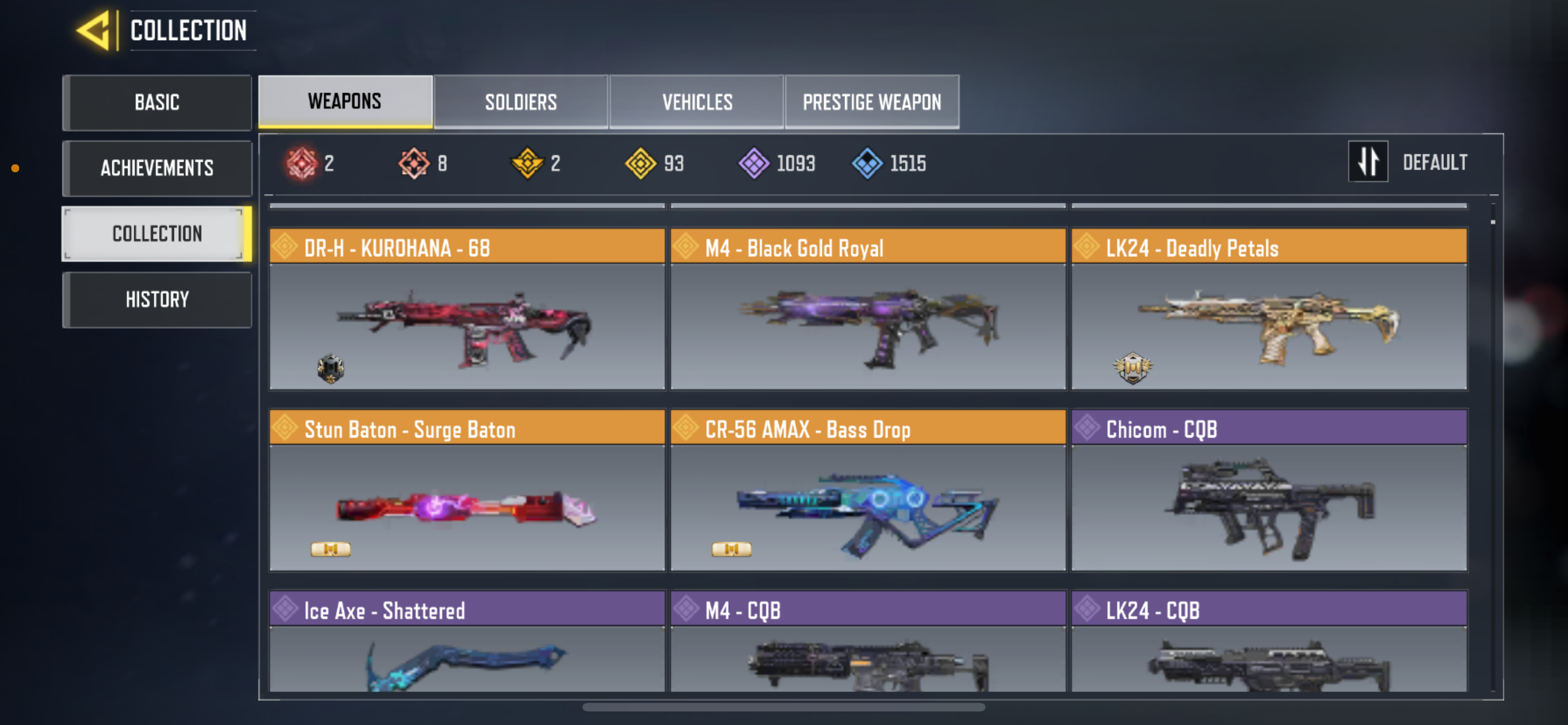Image resolution: width=1568 pixels, height=725 pixels.
Task: Click the red Mythic rarity filter icon
Action: coord(303,162)
